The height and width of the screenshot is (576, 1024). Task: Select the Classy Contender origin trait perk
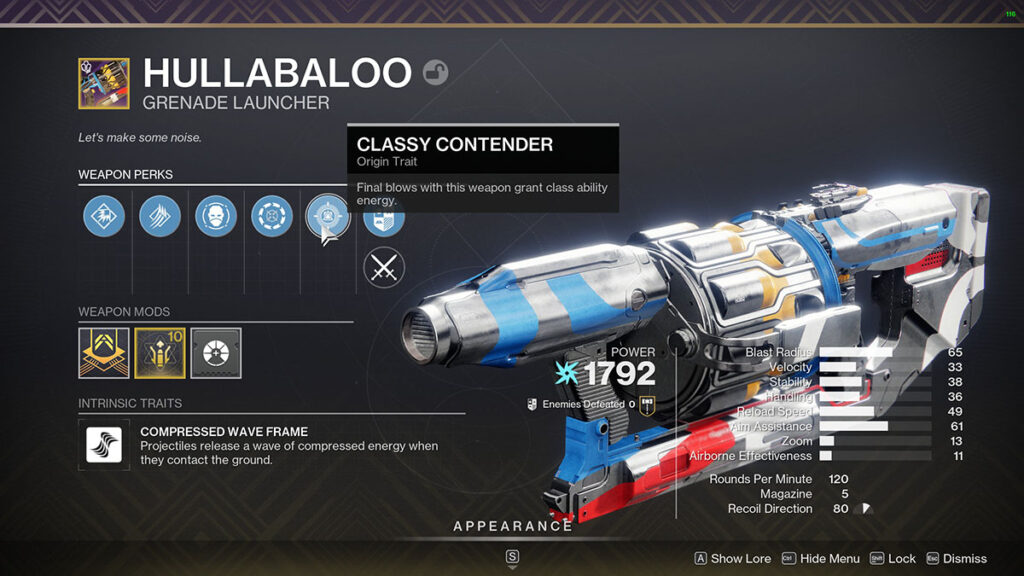click(327, 216)
